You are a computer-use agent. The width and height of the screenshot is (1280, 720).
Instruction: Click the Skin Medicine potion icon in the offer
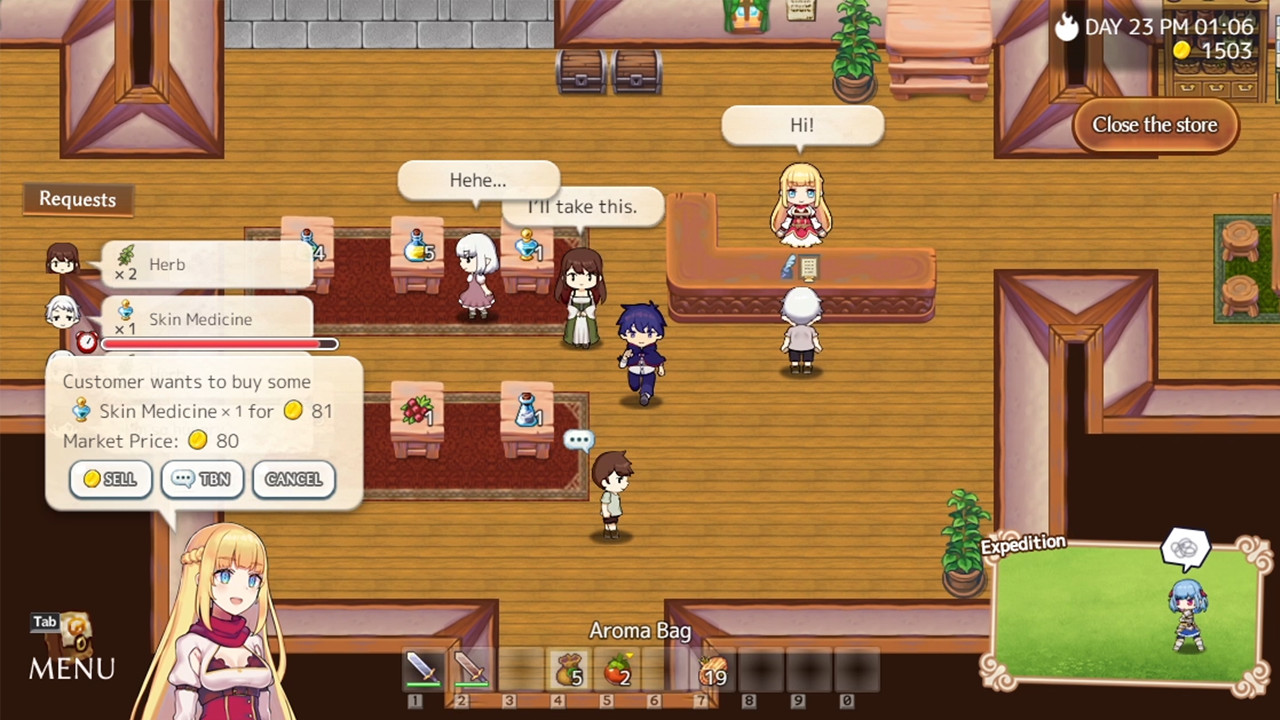(81, 410)
